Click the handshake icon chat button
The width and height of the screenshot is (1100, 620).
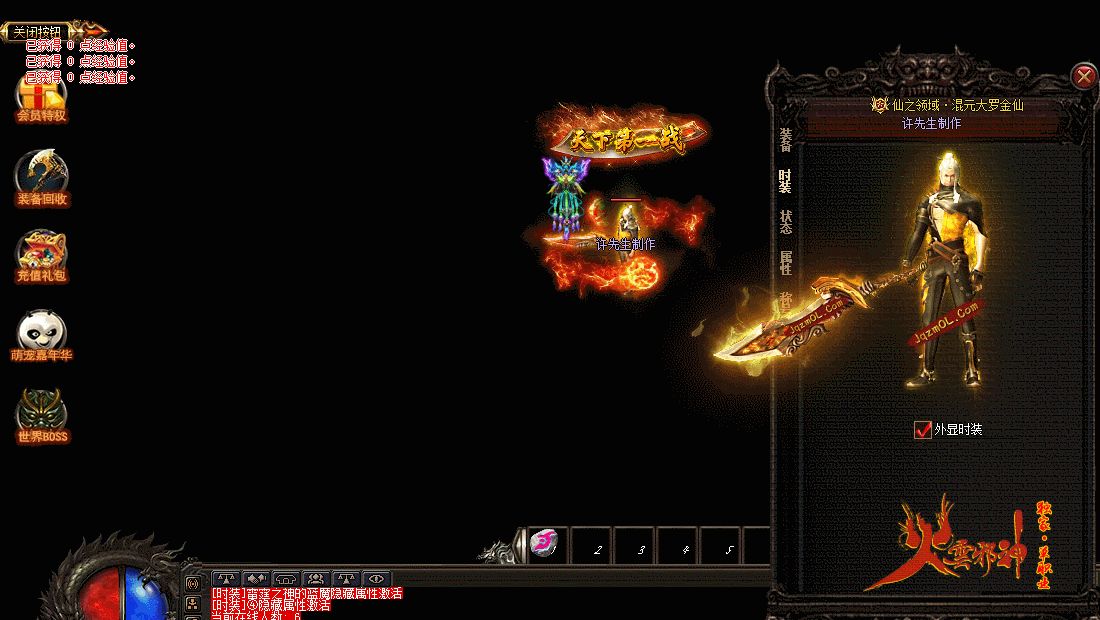pos(257,578)
